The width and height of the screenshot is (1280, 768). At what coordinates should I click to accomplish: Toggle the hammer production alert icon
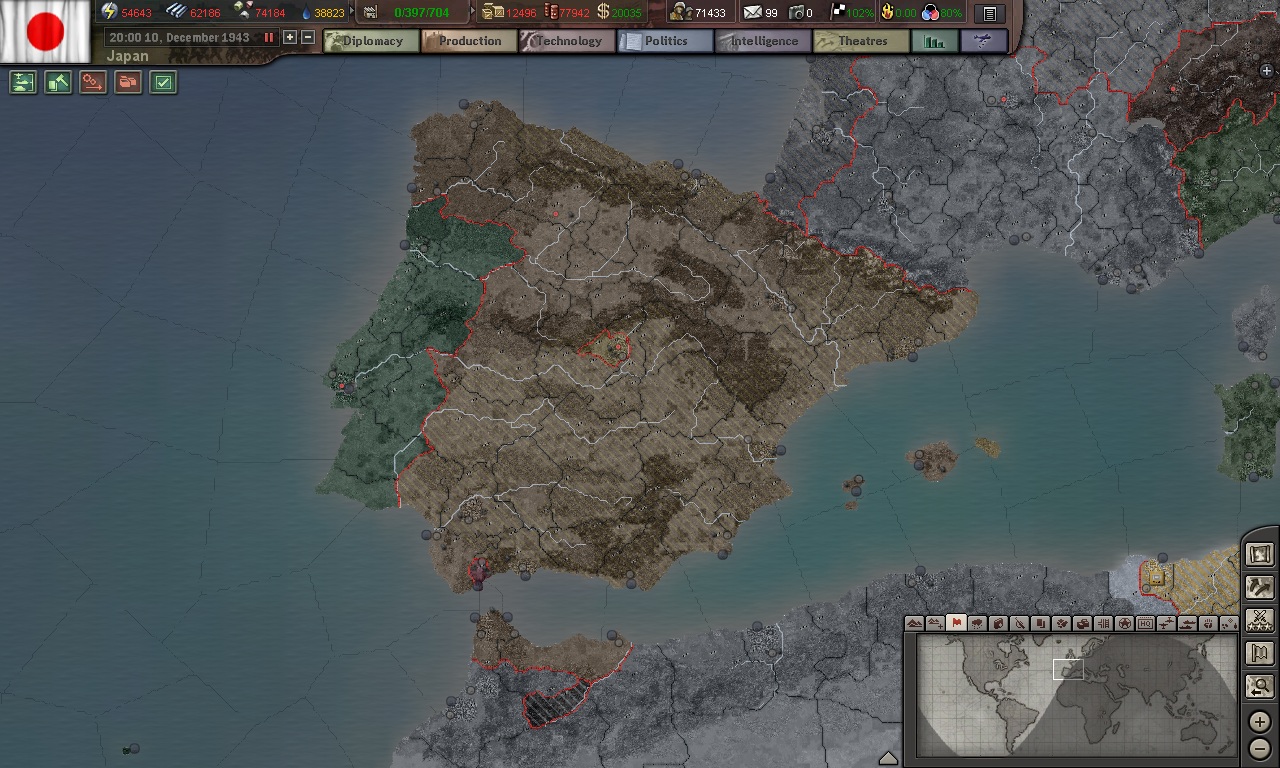tap(58, 82)
